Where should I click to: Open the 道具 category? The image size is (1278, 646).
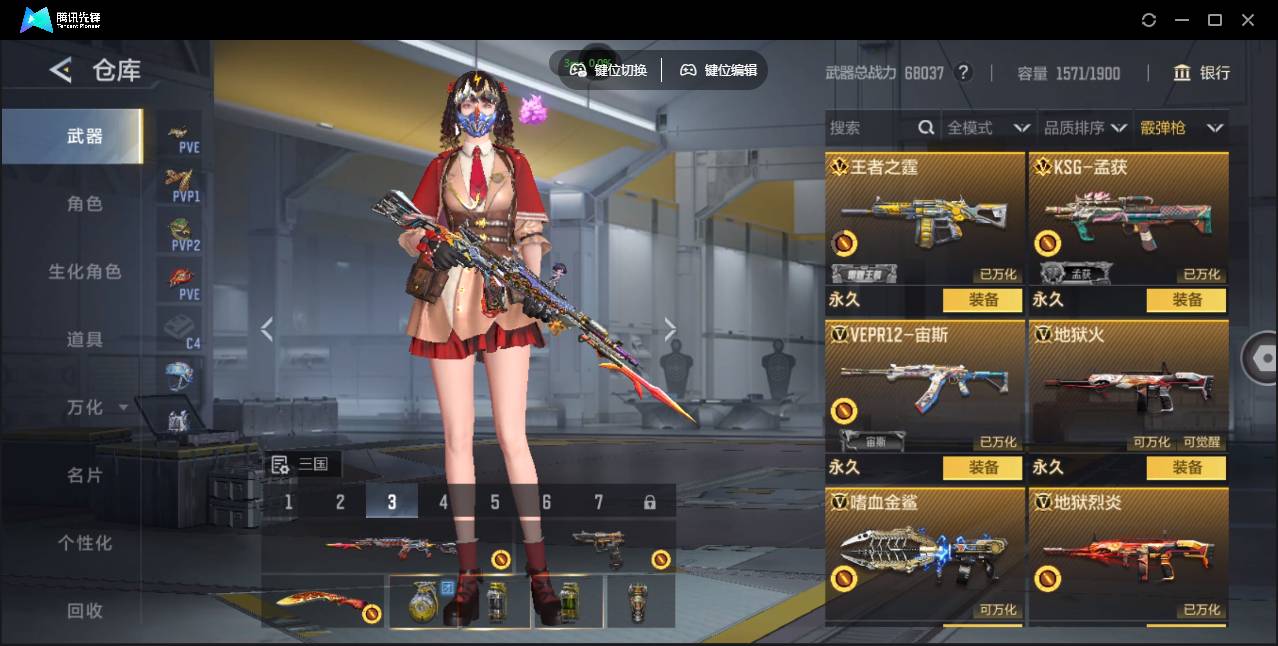pos(85,340)
